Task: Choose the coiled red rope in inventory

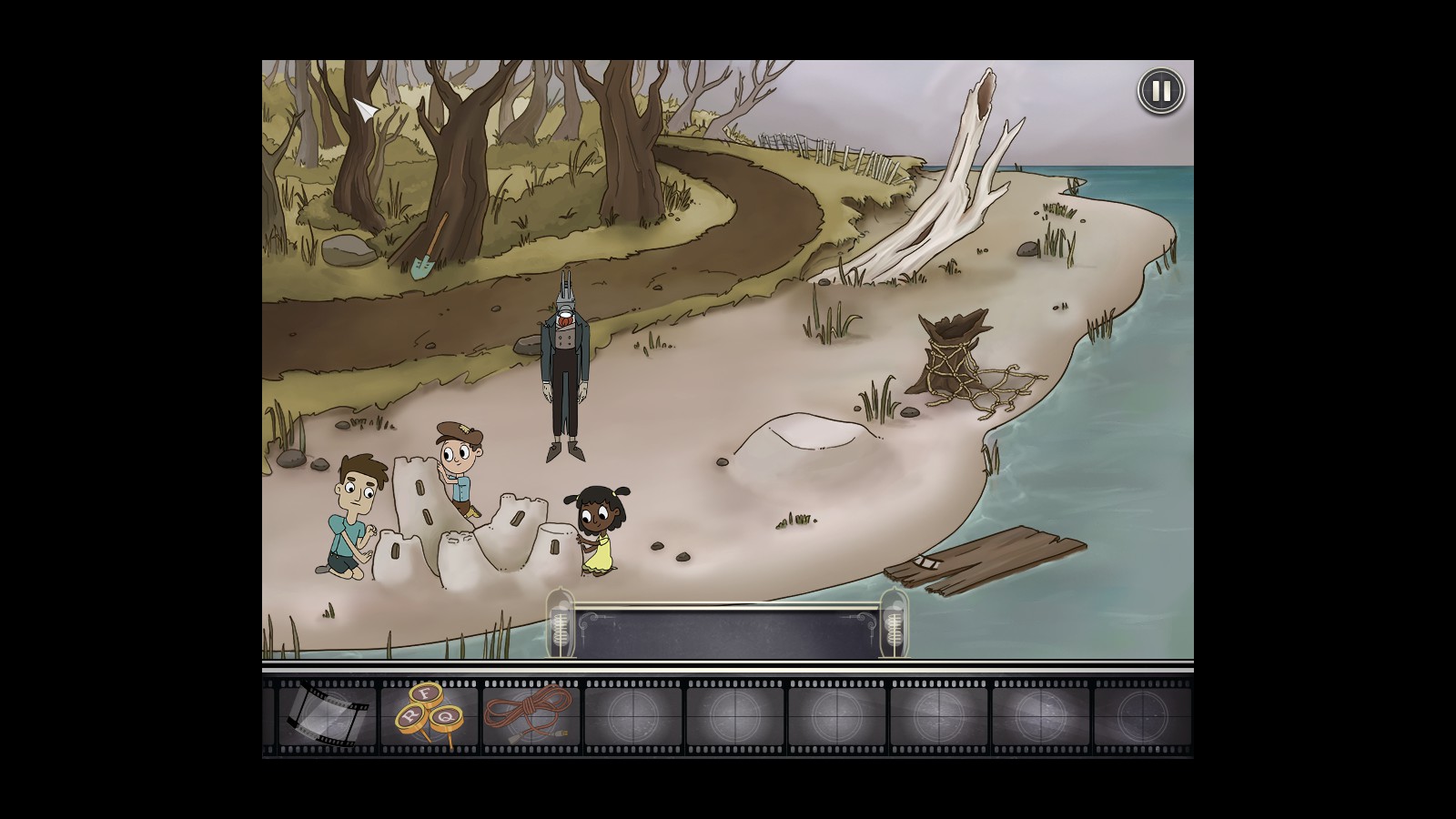Action: pos(530,713)
